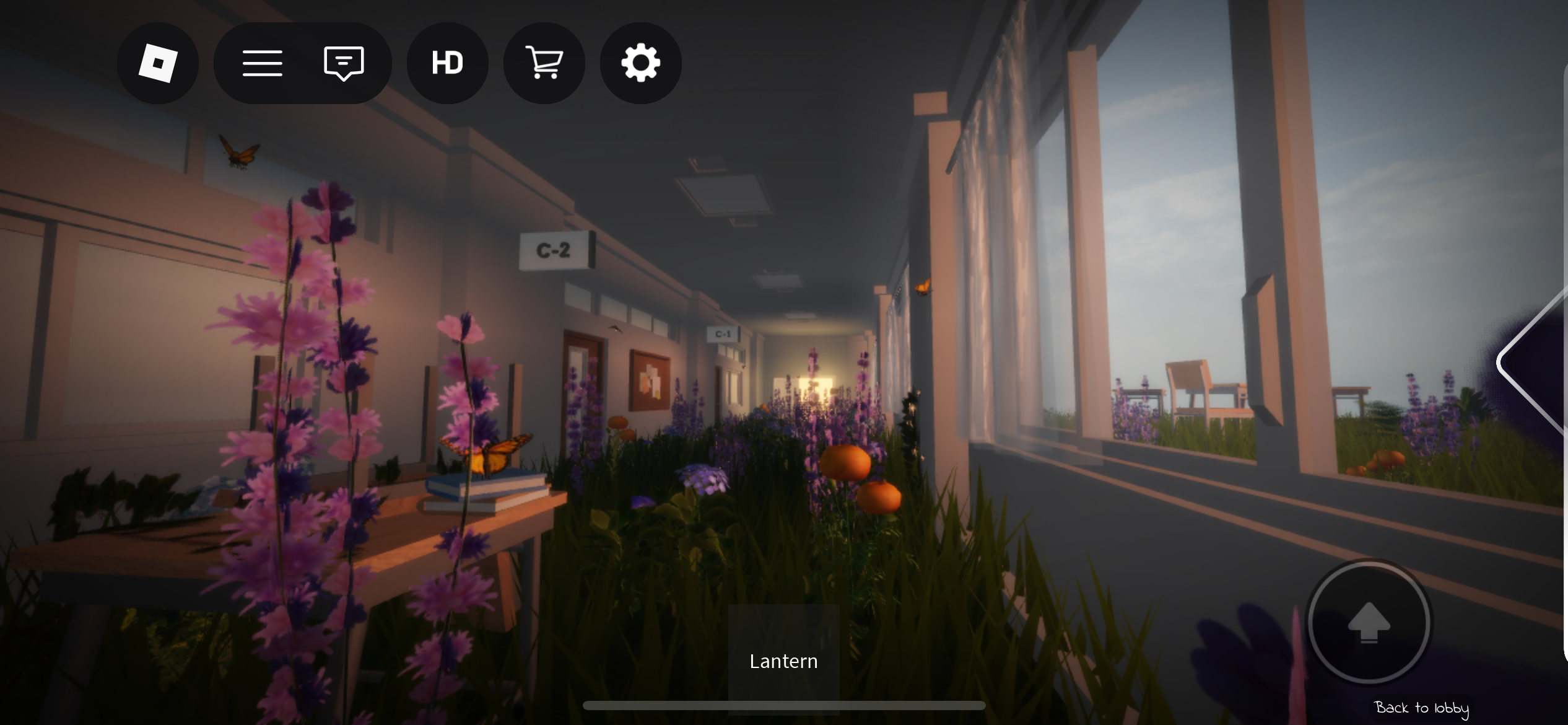Open the shopping cart store
This screenshot has width=1568, height=725.
pyautogui.click(x=544, y=63)
